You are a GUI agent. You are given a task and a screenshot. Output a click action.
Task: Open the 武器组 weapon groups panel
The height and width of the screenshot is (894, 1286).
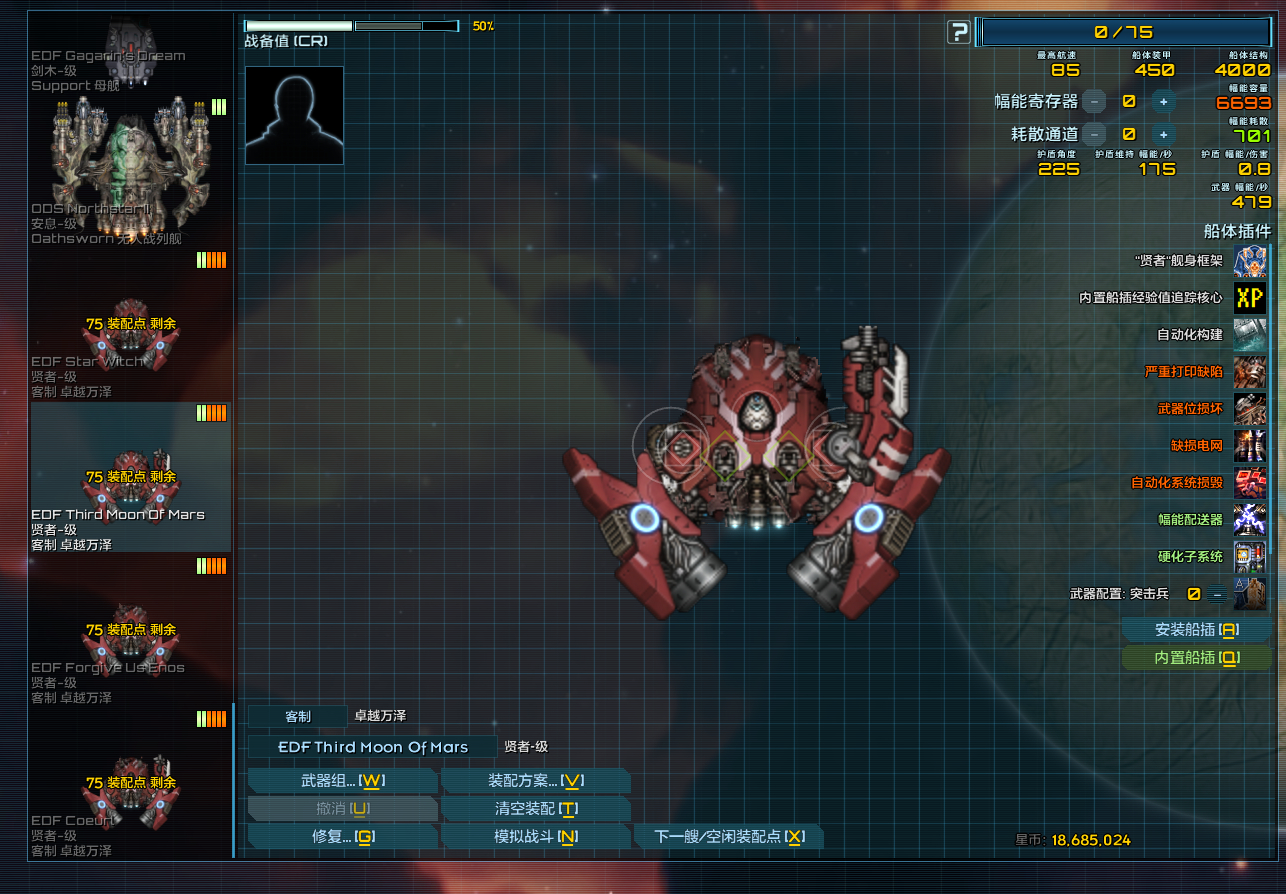pyautogui.click(x=342, y=780)
